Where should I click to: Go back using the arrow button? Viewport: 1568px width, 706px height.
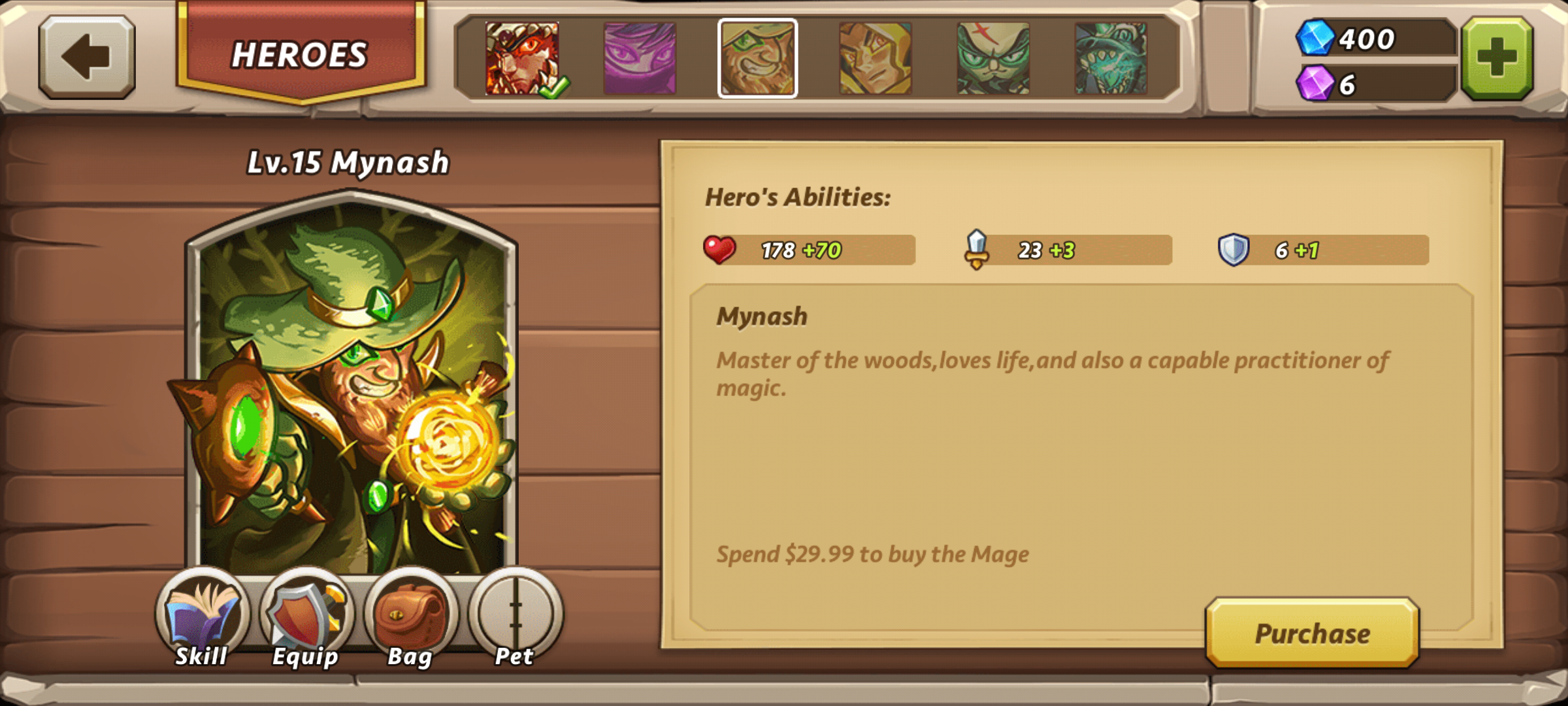[87, 58]
